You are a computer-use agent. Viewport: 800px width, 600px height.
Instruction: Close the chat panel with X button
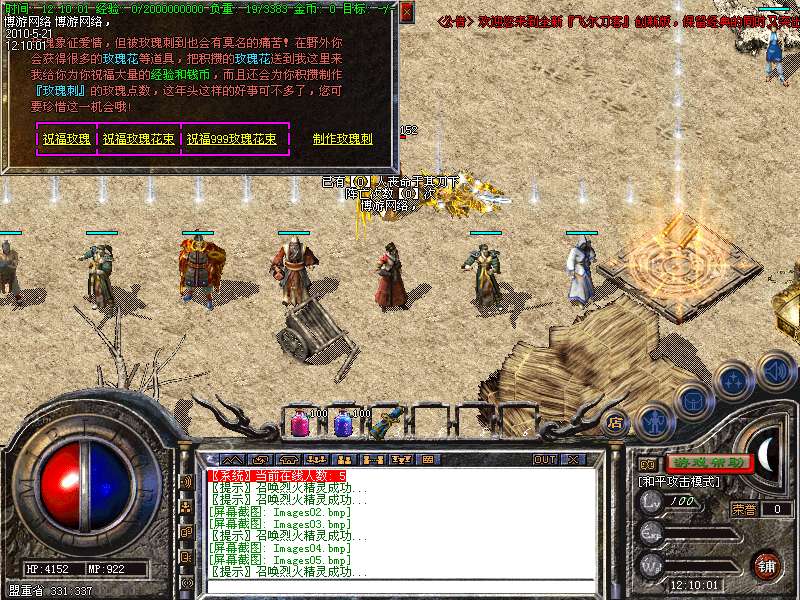(573, 459)
